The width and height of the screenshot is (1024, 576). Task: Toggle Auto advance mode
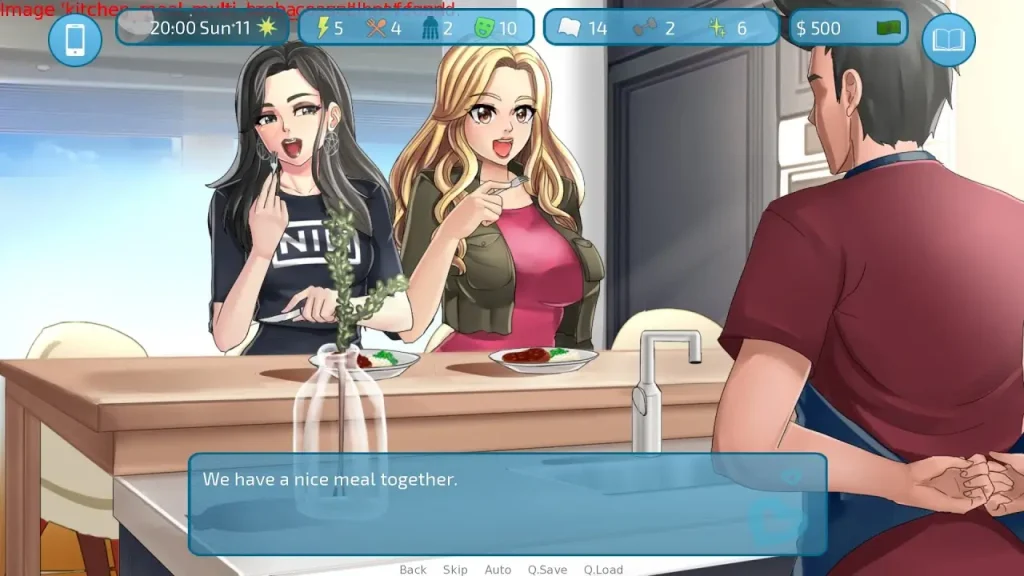(498, 569)
